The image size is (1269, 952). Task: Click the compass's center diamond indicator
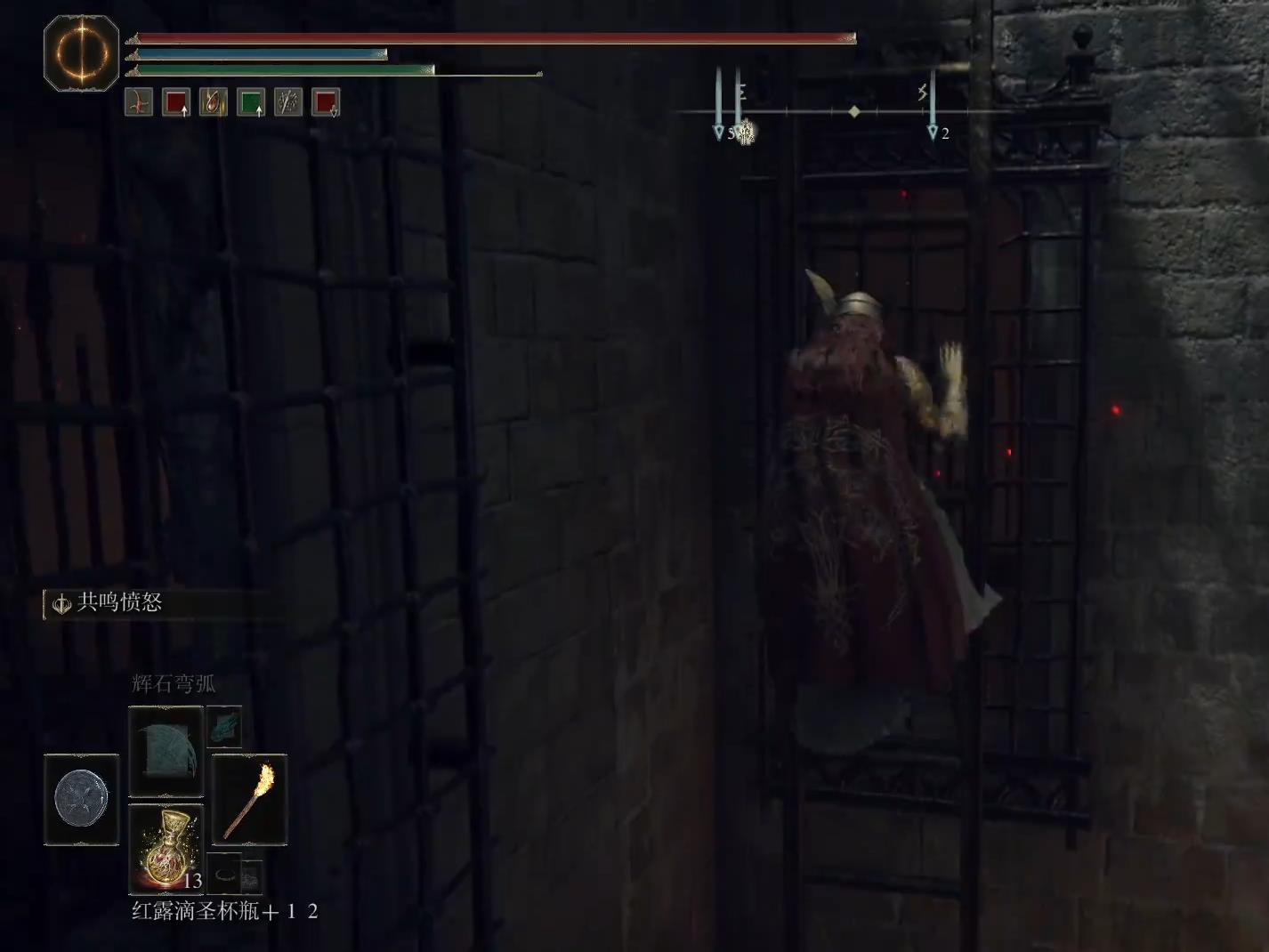[x=854, y=112]
